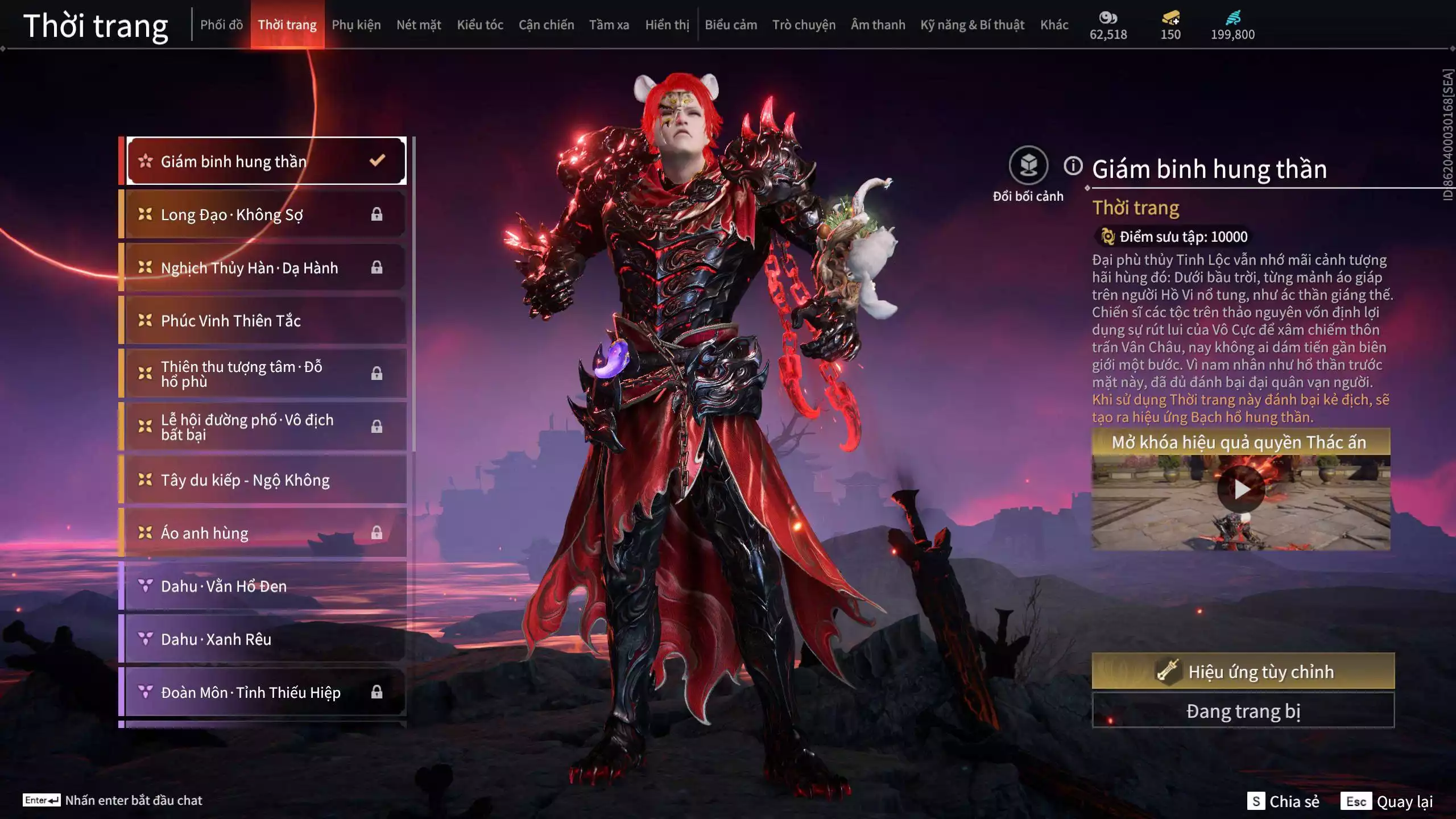Viewport: 1456px width, 819px height.
Task: Open the Phụ kiện tab
Action: point(356,25)
